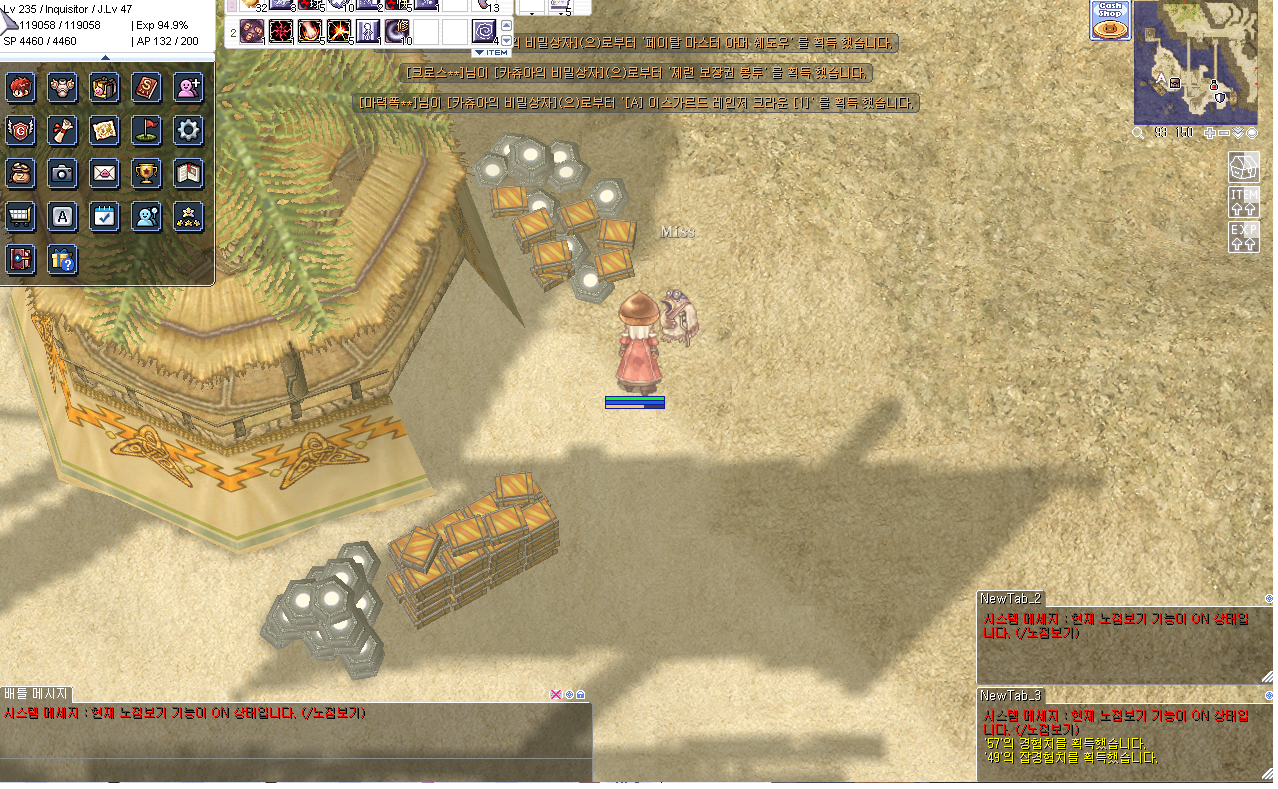Screen dimensions: 1278x789
Task: Open the gear options menu icon
Action: (x=188, y=129)
